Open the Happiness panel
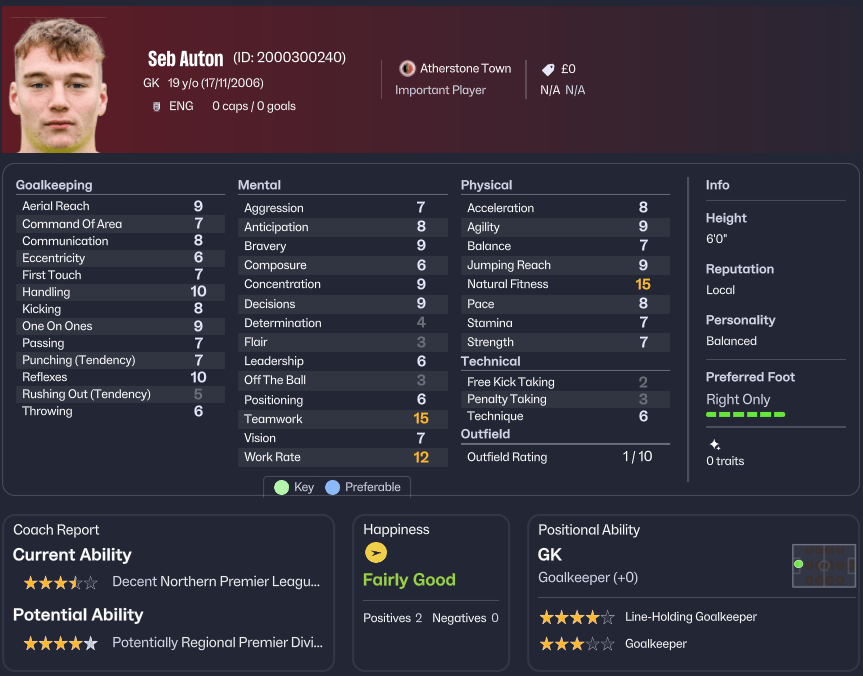The height and width of the screenshot is (676, 863). click(396, 530)
